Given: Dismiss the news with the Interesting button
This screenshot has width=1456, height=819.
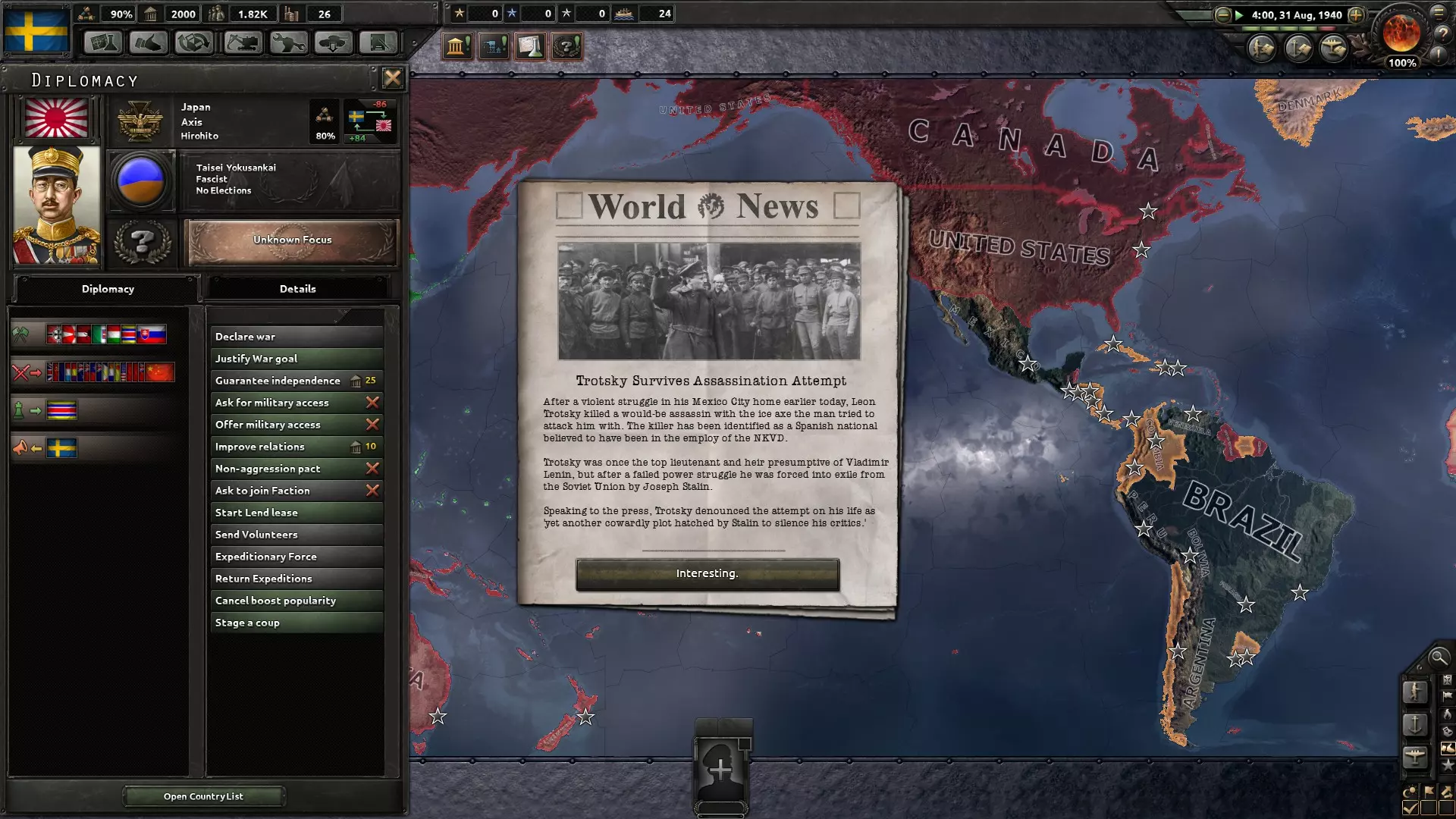Looking at the screenshot, I should point(707,574).
